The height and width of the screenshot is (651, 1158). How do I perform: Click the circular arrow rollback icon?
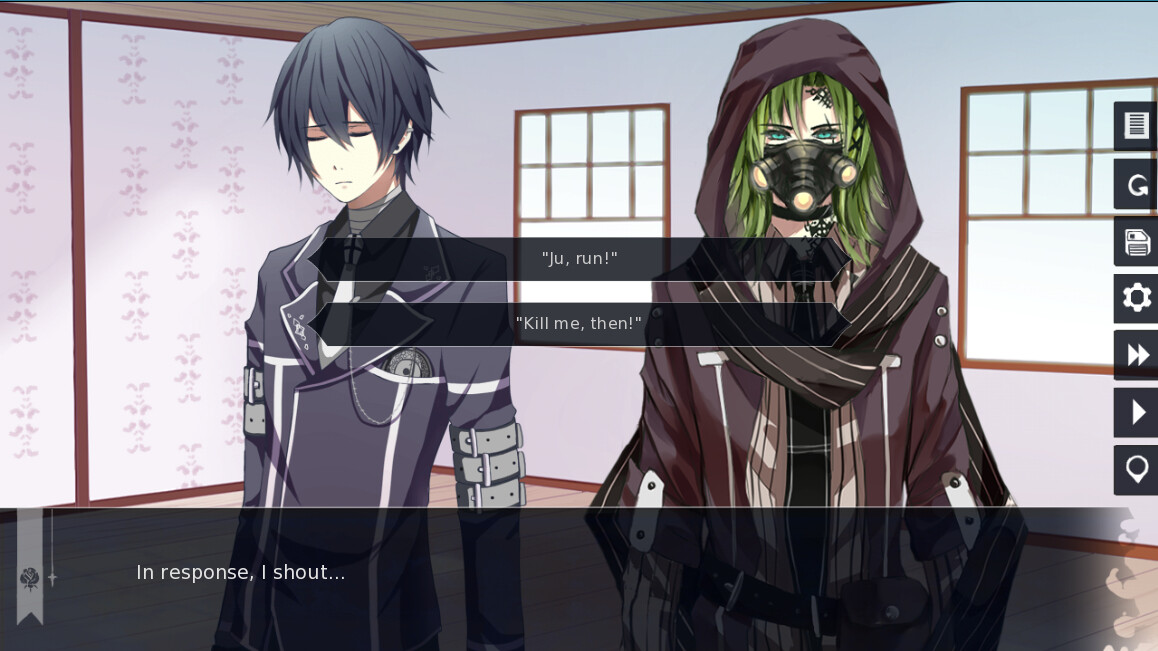[1136, 184]
